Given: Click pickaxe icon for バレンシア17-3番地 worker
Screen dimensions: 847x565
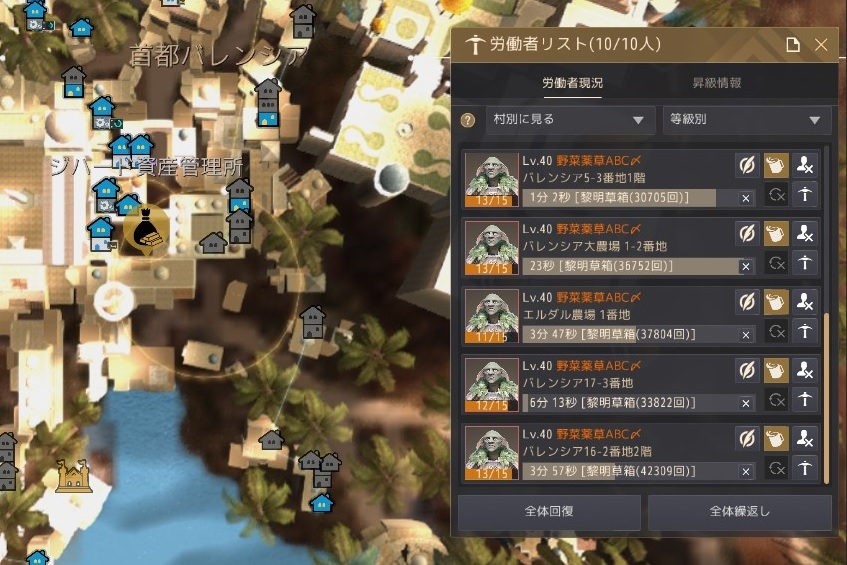Looking at the screenshot, I should click(805, 400).
